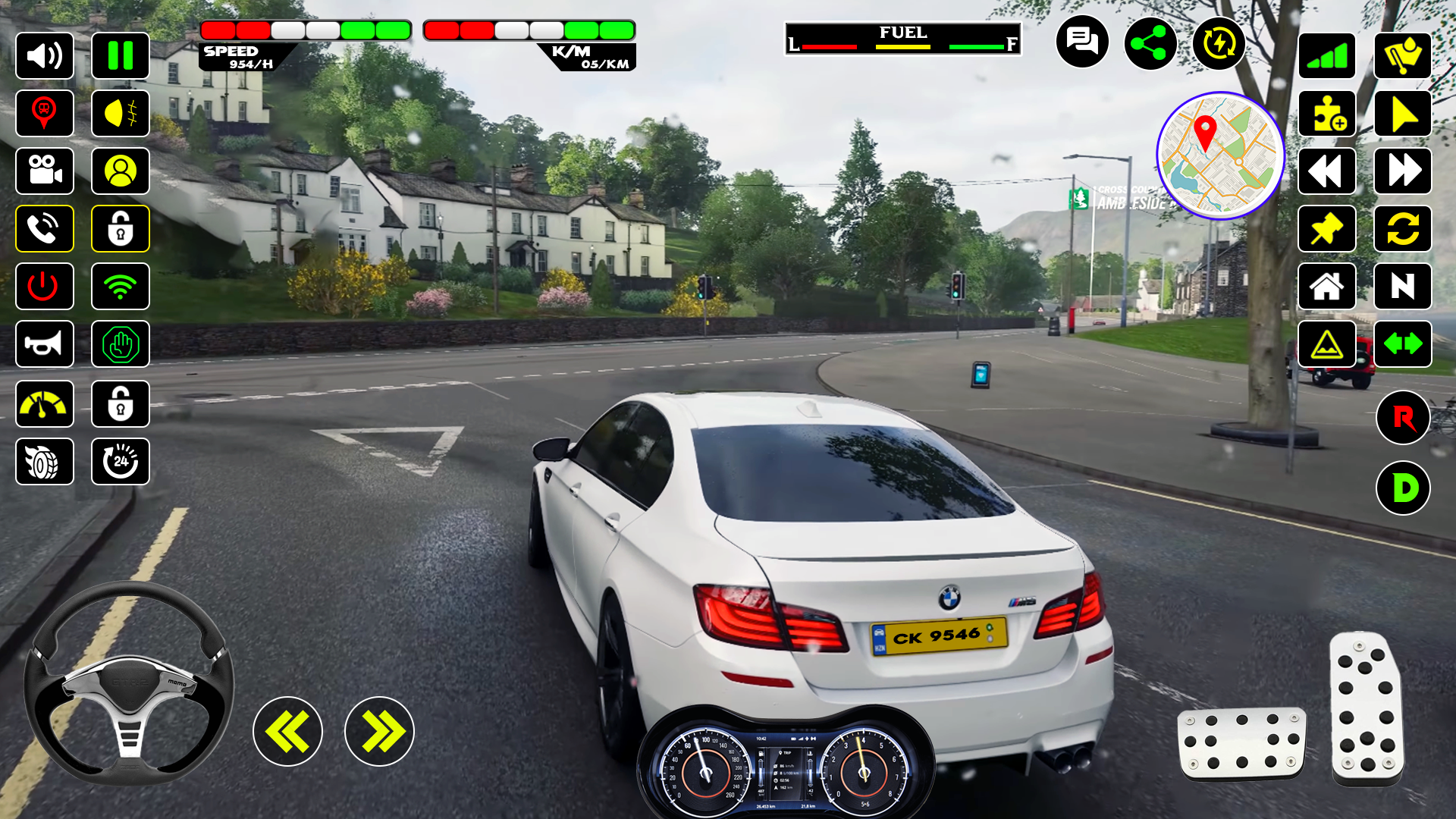Select Neutral gear N button
The width and height of the screenshot is (1456, 819).
1403,287
